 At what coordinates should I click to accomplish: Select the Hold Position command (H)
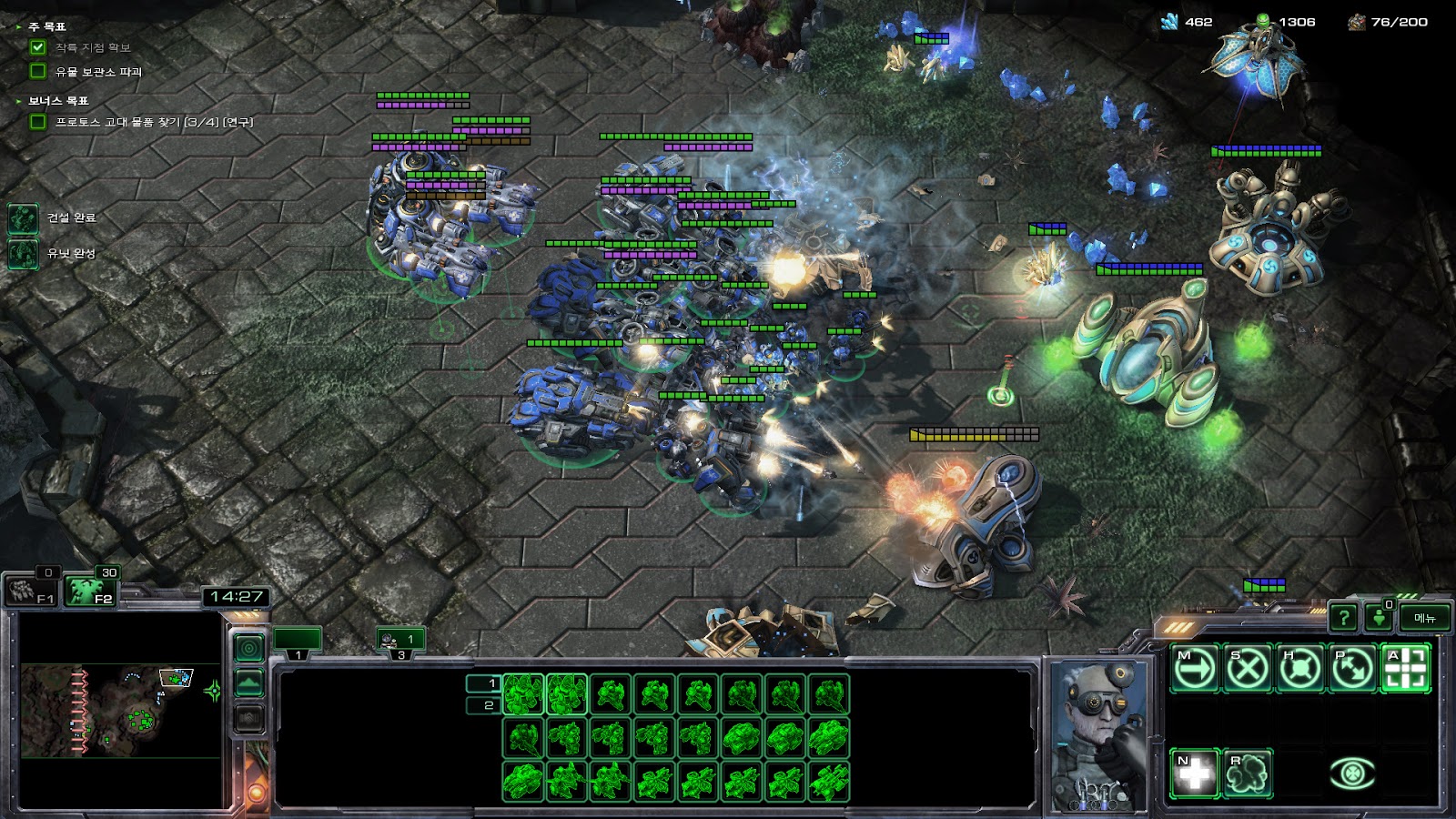click(1299, 669)
